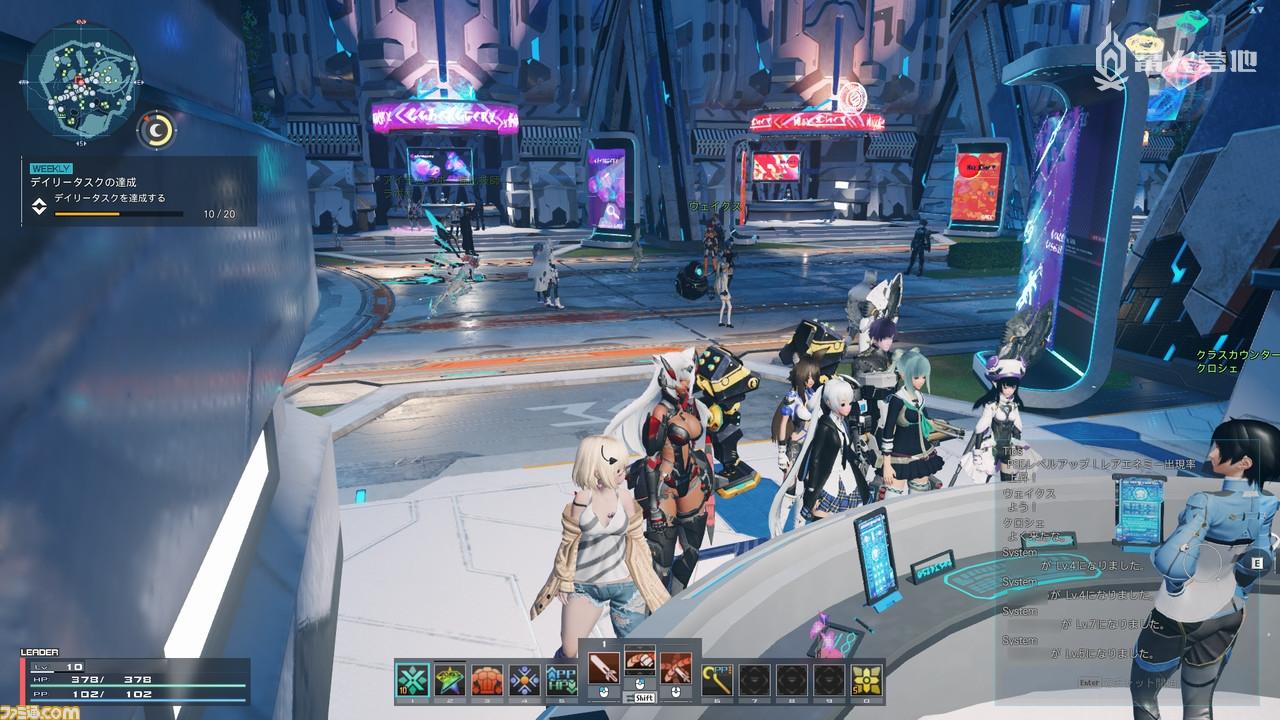Click the daily task progress bar showing 10/20
The image size is (1280, 720).
(120, 213)
